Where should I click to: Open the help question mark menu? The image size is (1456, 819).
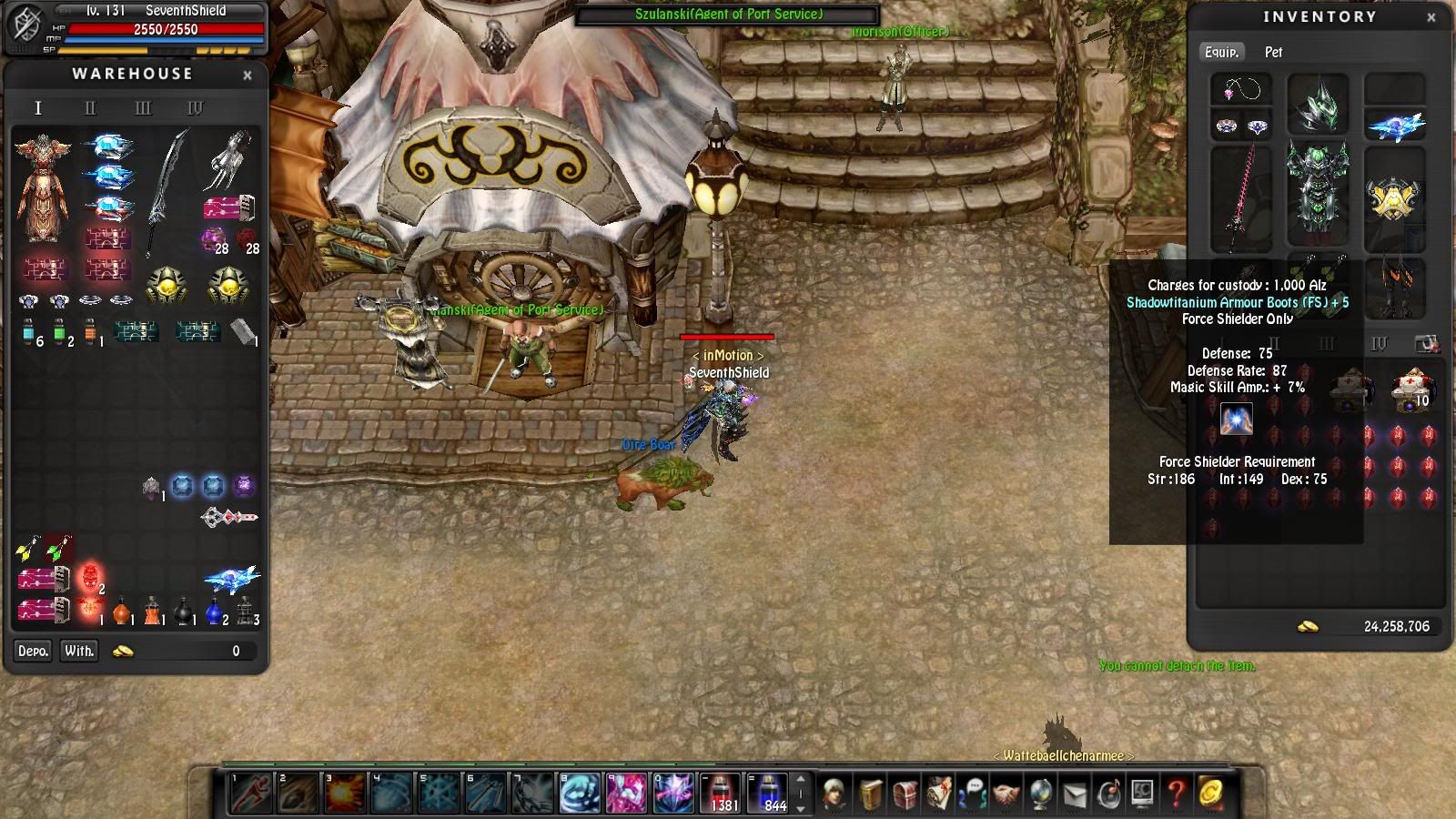tap(1176, 794)
